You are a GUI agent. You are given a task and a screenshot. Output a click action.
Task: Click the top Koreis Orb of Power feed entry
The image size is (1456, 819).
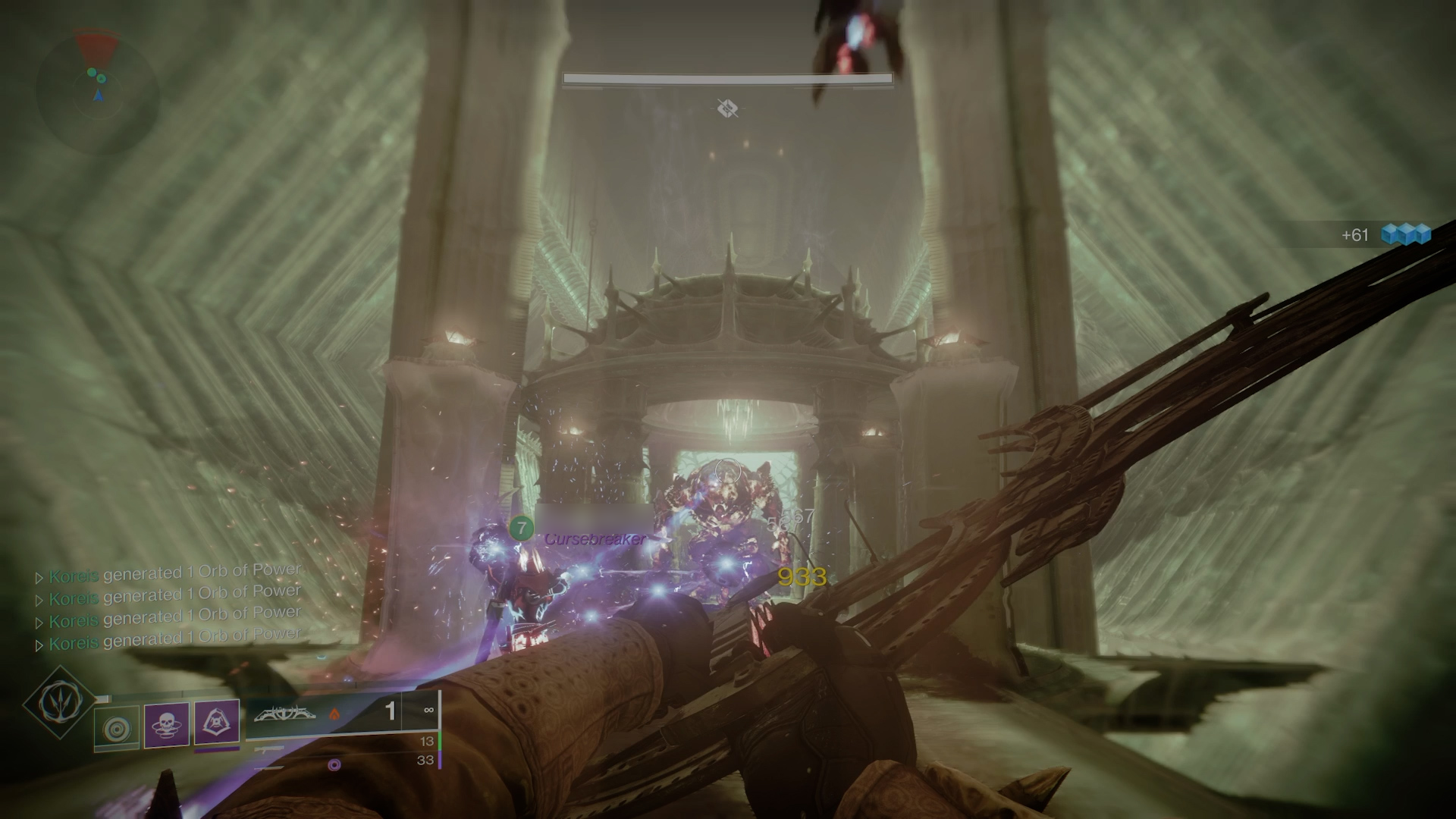coord(174,568)
